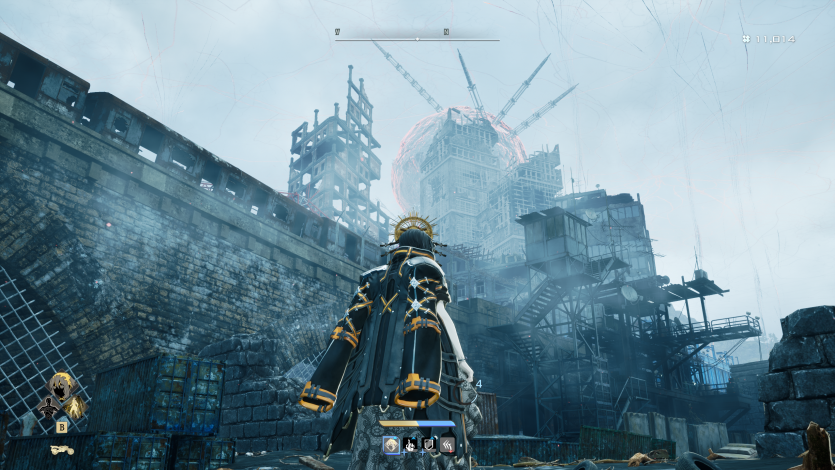The width and height of the screenshot is (835, 470).
Task: Select the golden glowing figure icon
Action: pyautogui.click(x=75, y=406)
